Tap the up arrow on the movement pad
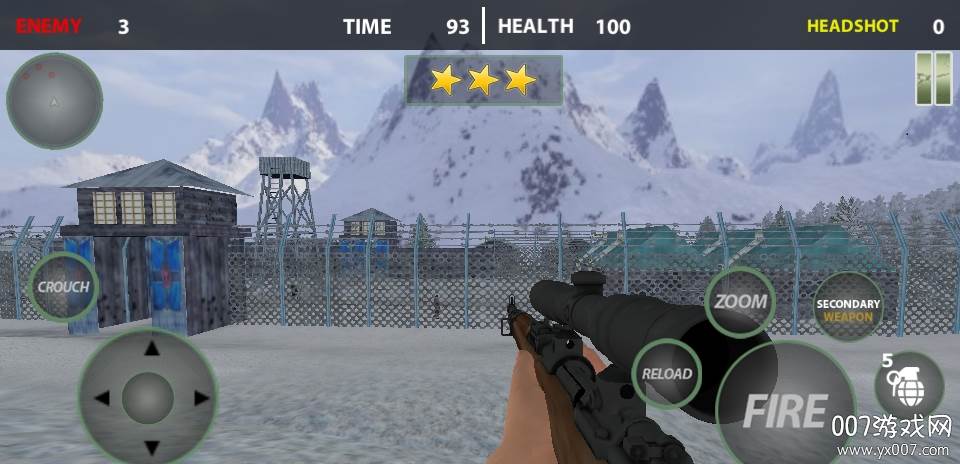The image size is (960, 464). (x=151, y=349)
